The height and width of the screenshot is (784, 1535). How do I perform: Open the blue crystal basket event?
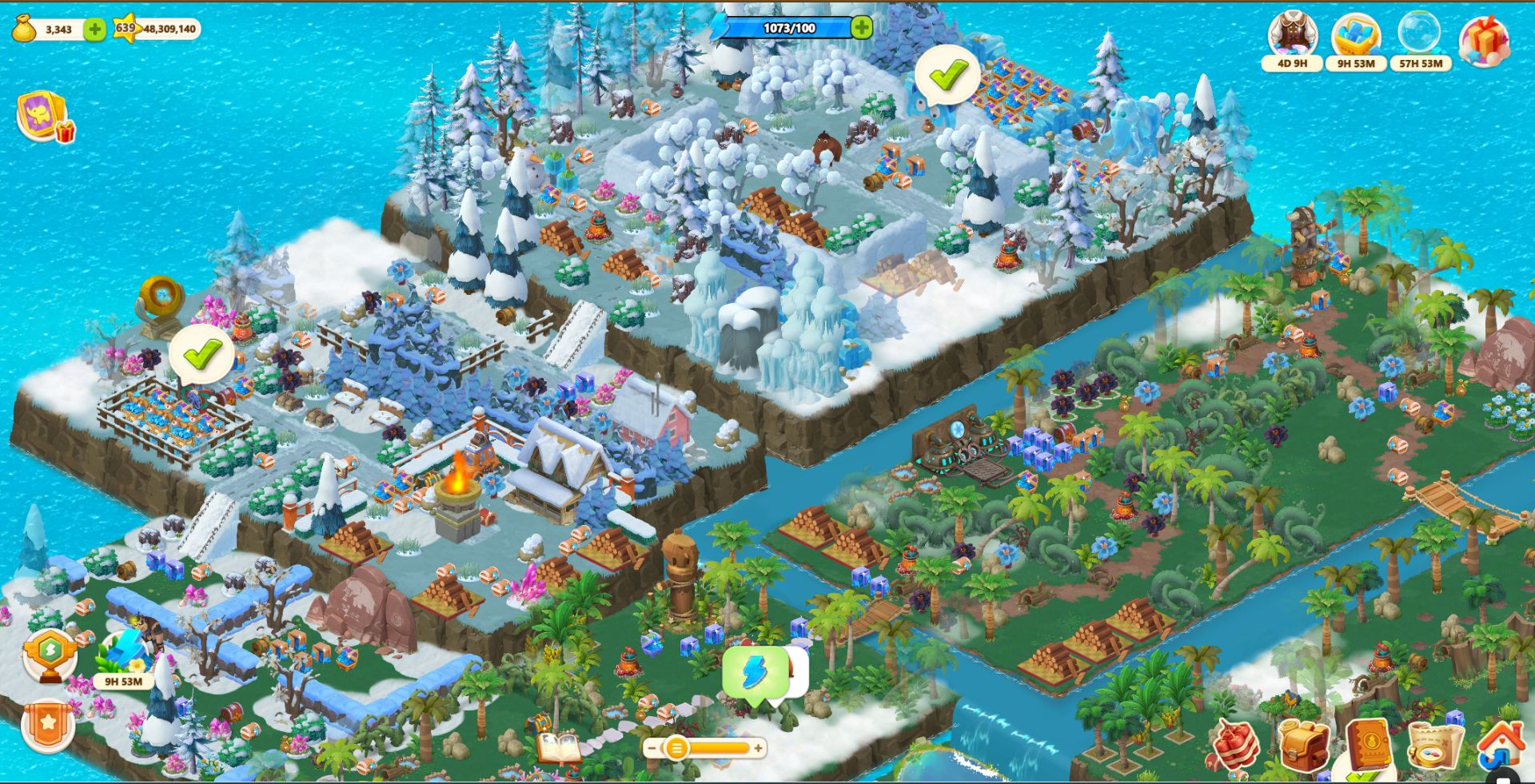[1356, 37]
